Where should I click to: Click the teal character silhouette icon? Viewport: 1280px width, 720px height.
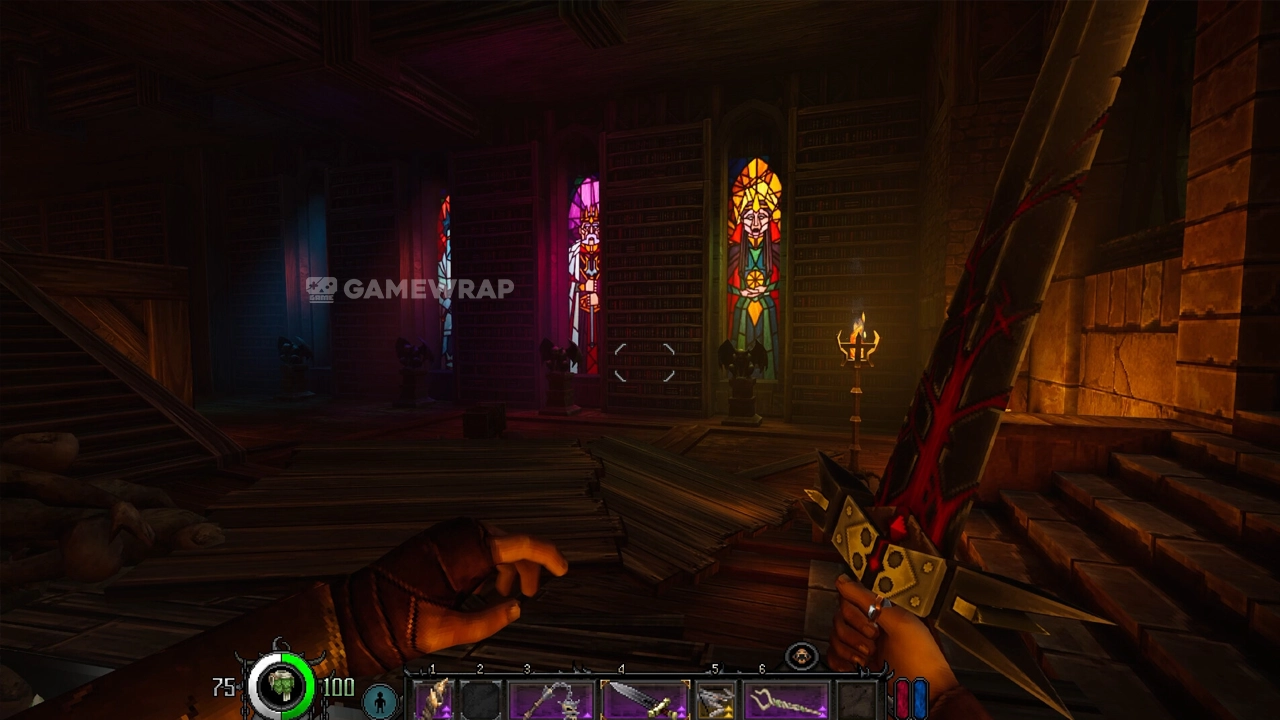(x=380, y=701)
